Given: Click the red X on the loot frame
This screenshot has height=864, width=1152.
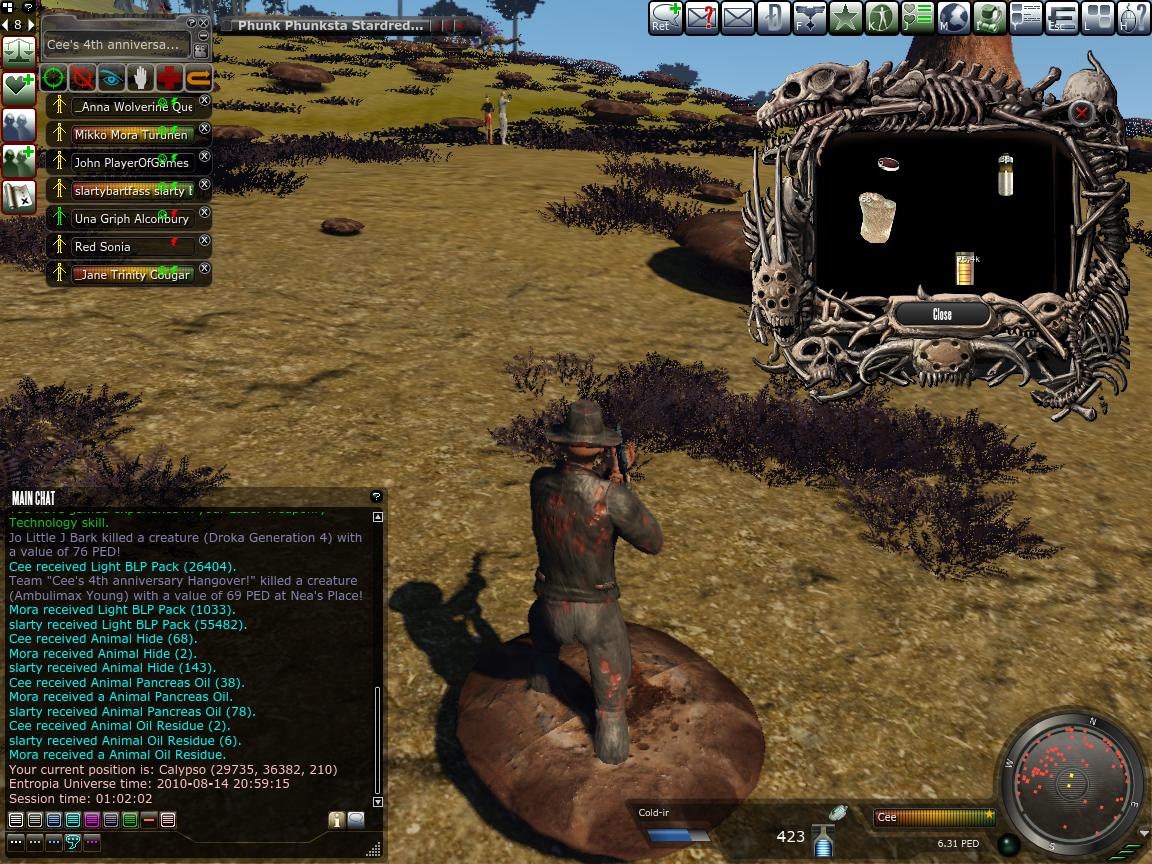Looking at the screenshot, I should coord(1081,112).
